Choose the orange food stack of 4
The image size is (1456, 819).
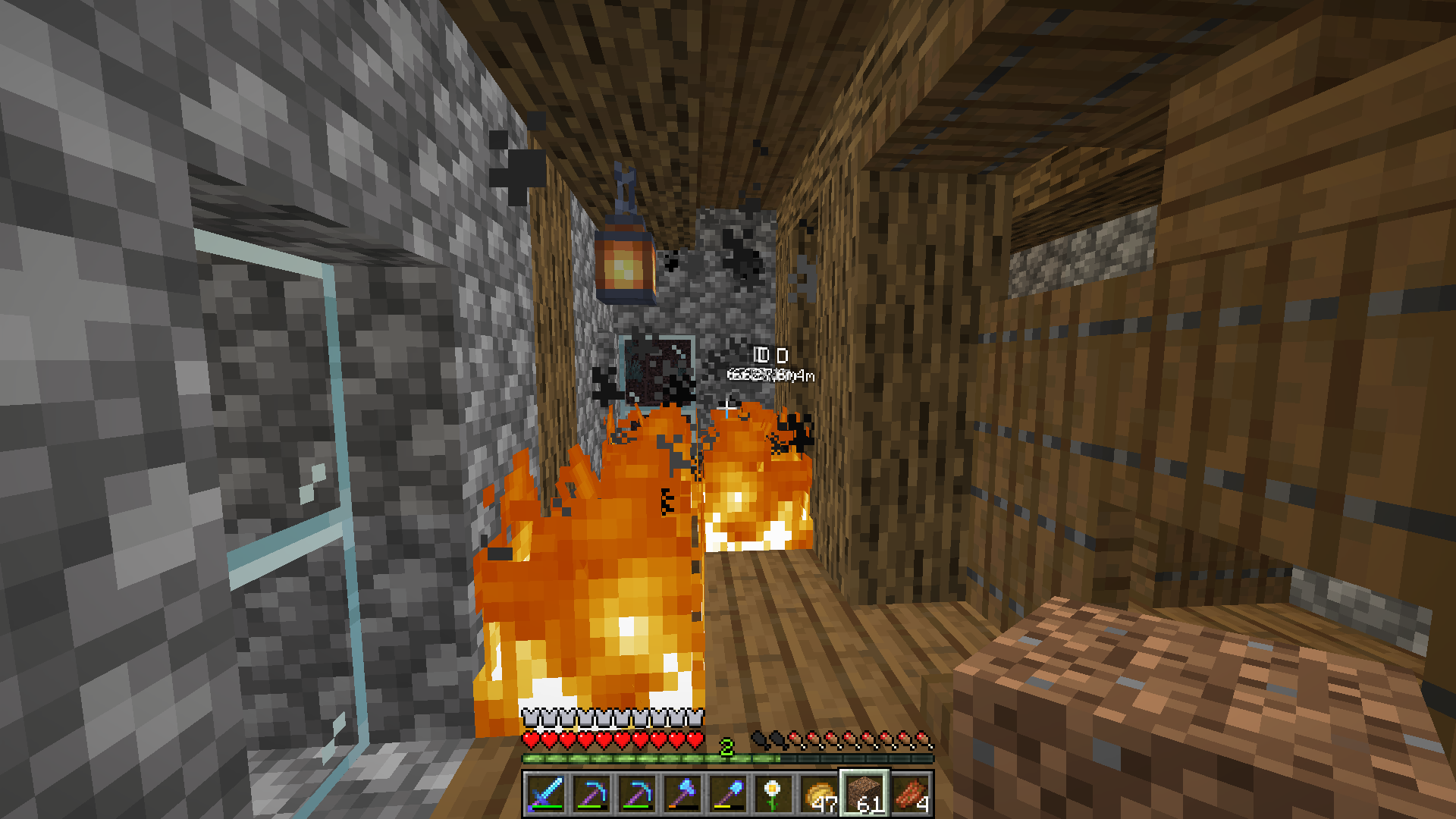910,794
